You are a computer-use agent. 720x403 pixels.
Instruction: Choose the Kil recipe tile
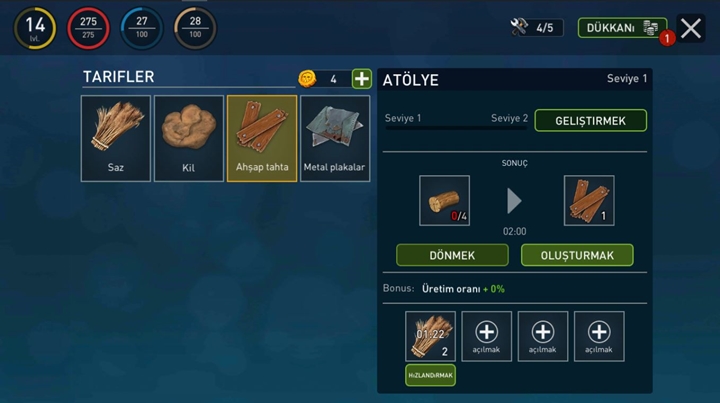pyautogui.click(x=189, y=138)
